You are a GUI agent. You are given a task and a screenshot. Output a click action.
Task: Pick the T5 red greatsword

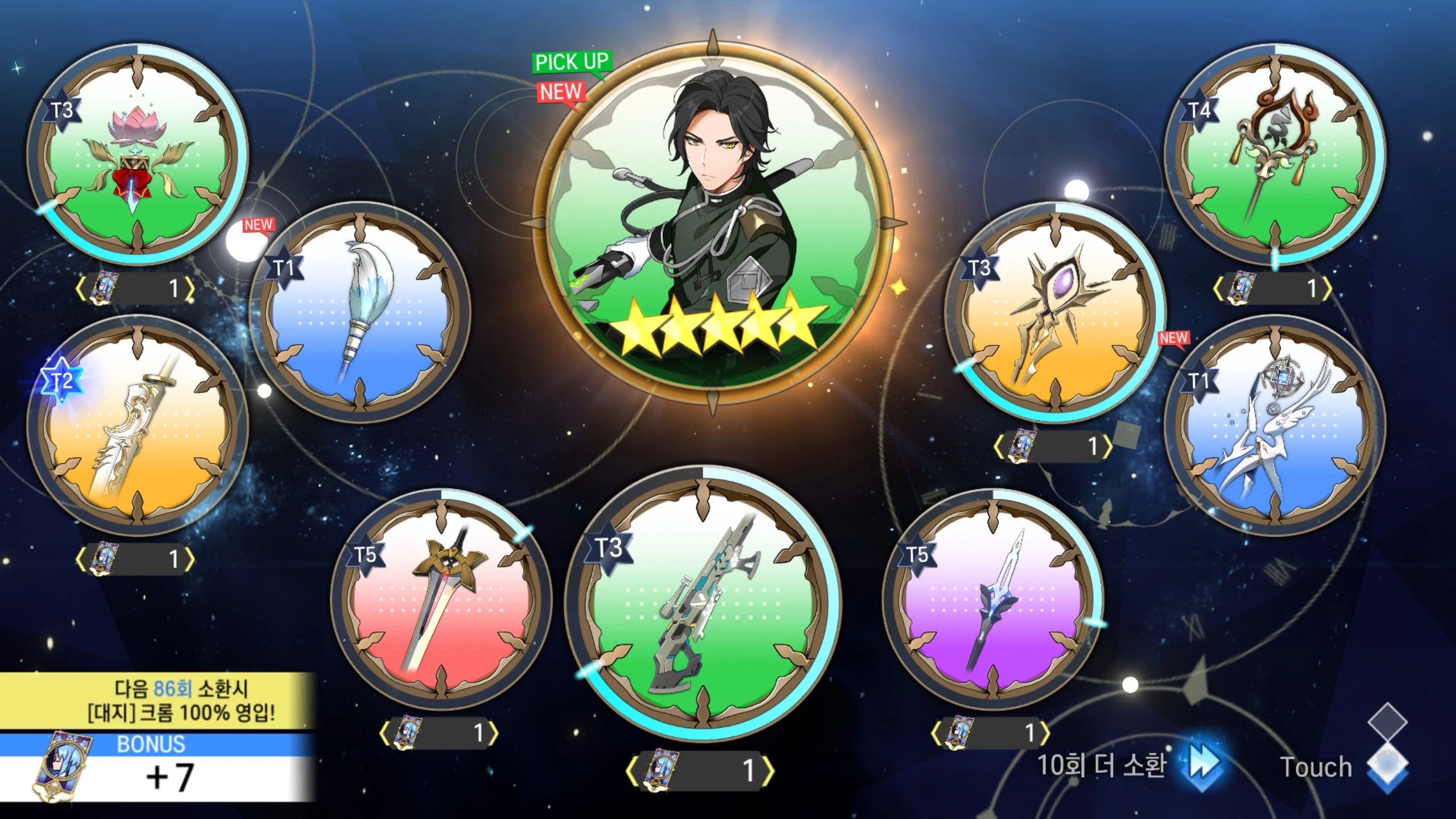(x=441, y=599)
